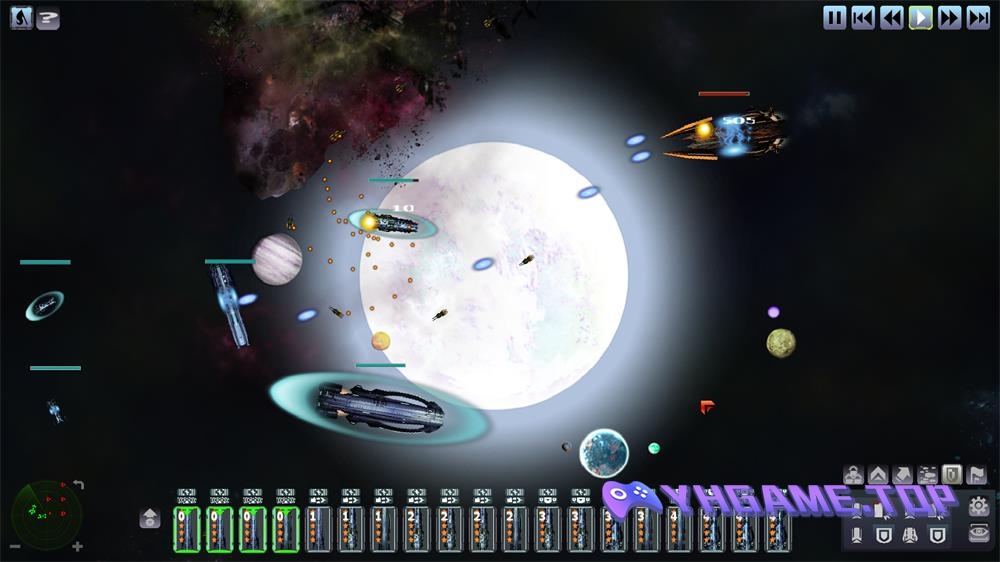Zoom in the radar minimap

[x=78, y=547]
